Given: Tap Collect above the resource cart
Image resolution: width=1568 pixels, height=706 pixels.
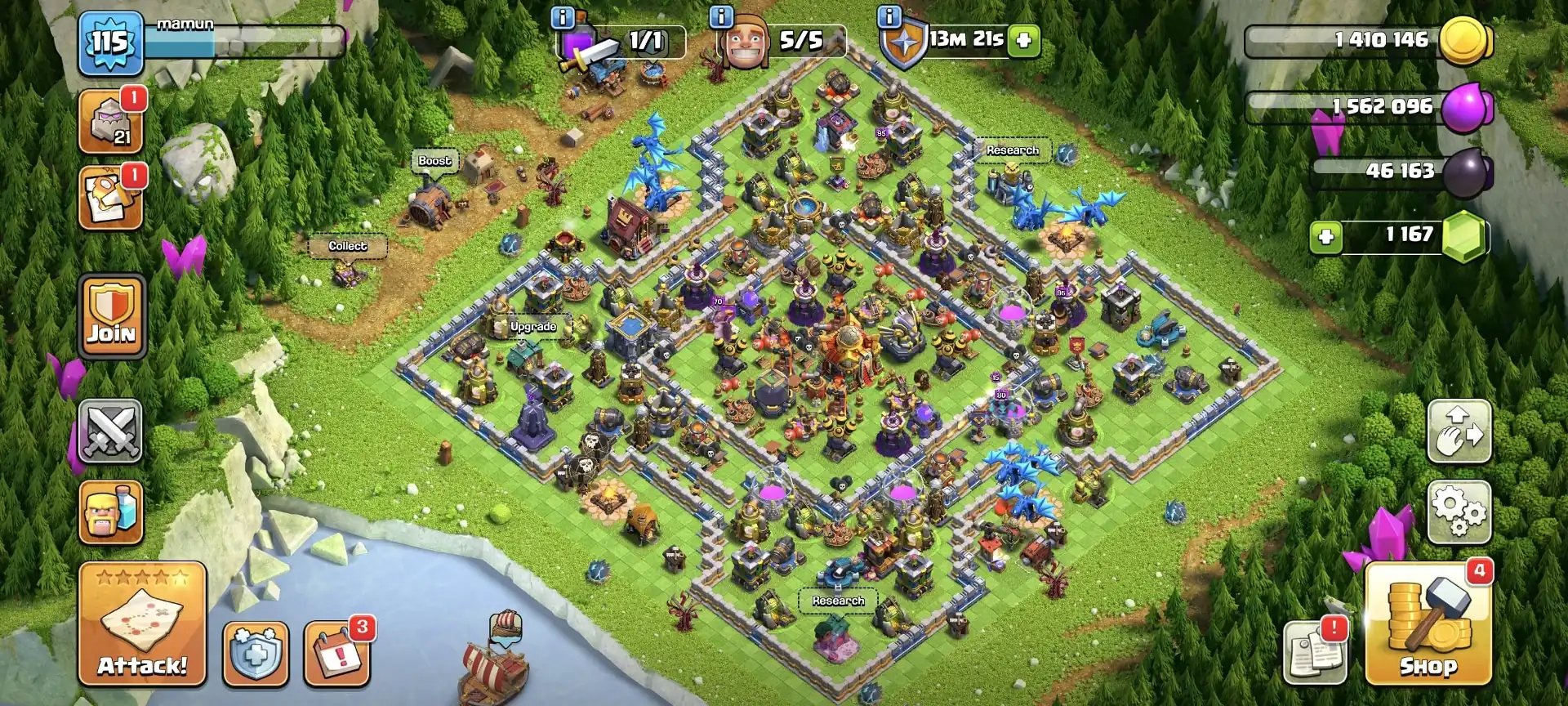Looking at the screenshot, I should click(x=349, y=246).
